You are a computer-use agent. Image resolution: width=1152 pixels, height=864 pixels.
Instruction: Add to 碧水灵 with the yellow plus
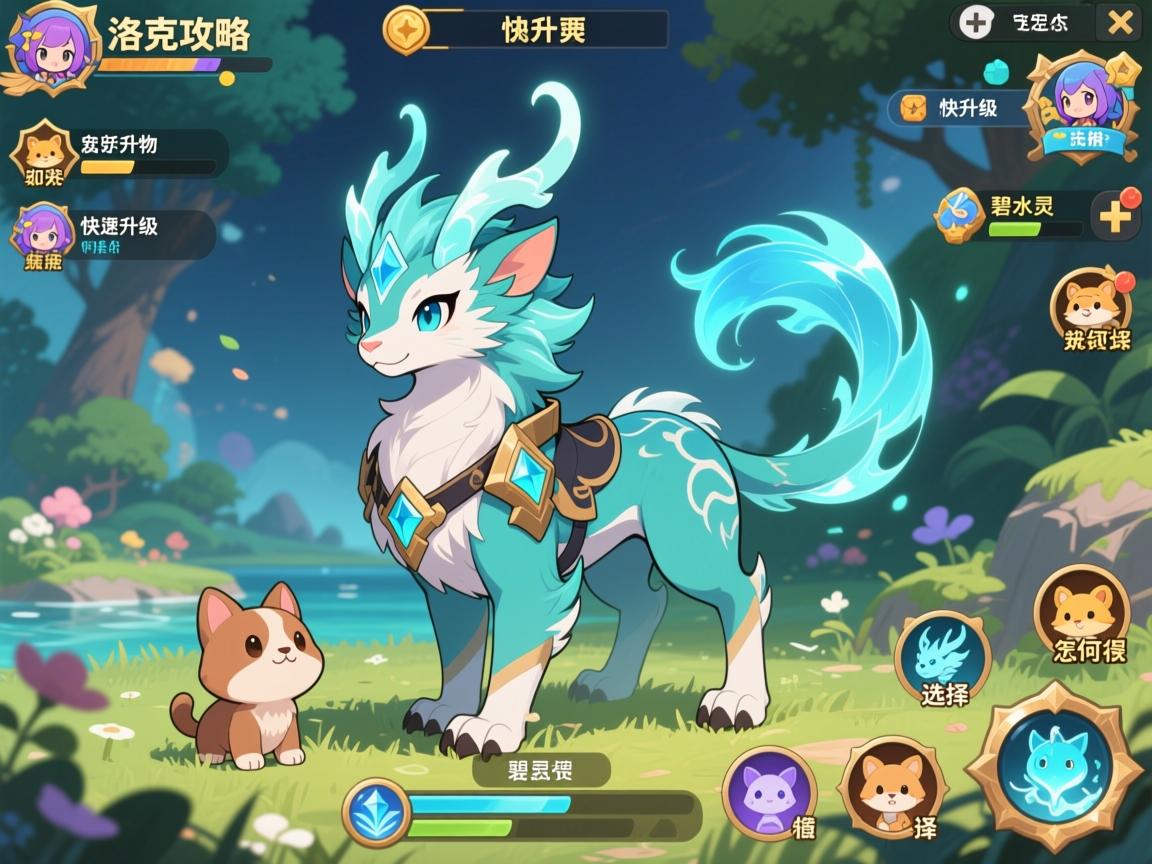coord(1115,215)
